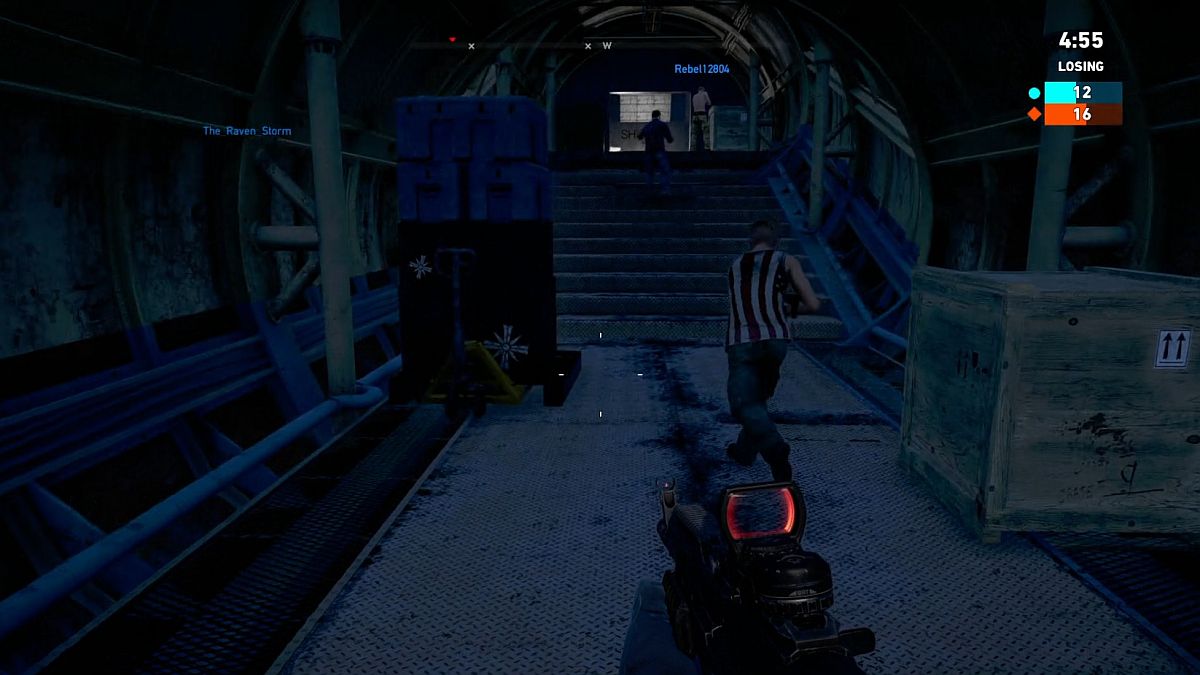The image size is (1200, 675).
Task: Click the orange diamond team icon
Action: click(1035, 114)
